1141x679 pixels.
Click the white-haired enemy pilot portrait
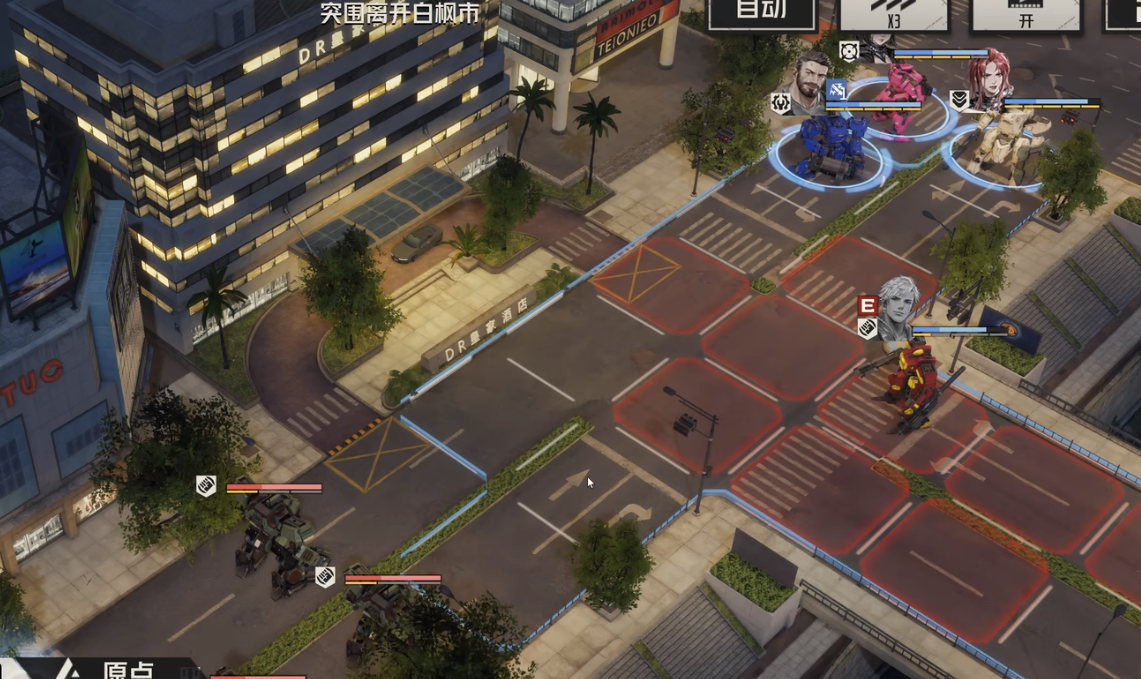tap(897, 307)
